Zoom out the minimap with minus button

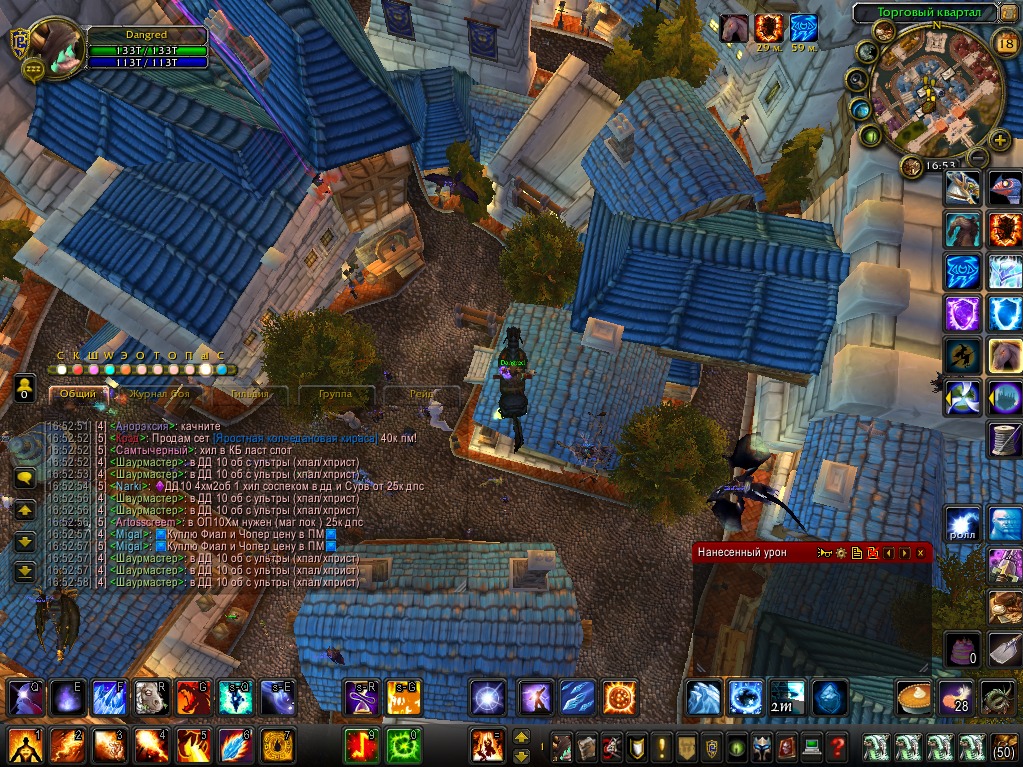click(978, 158)
